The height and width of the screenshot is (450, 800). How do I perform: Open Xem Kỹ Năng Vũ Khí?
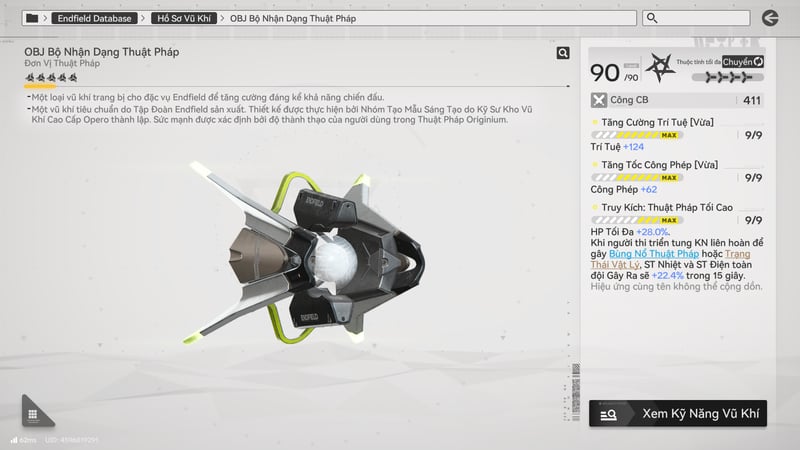678,412
